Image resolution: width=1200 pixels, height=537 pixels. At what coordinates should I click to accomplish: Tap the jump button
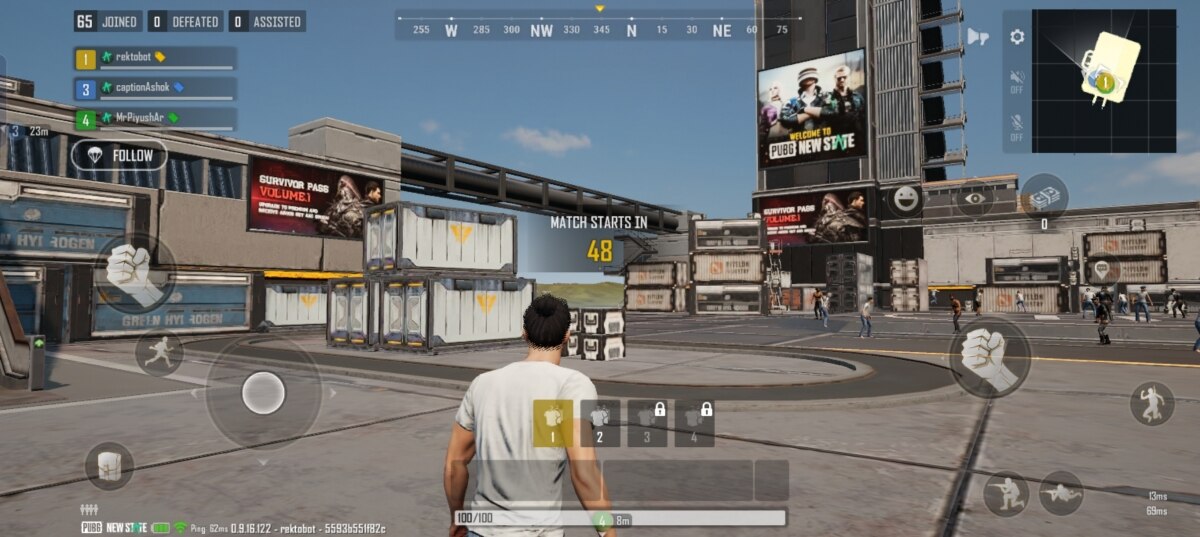pos(1152,403)
